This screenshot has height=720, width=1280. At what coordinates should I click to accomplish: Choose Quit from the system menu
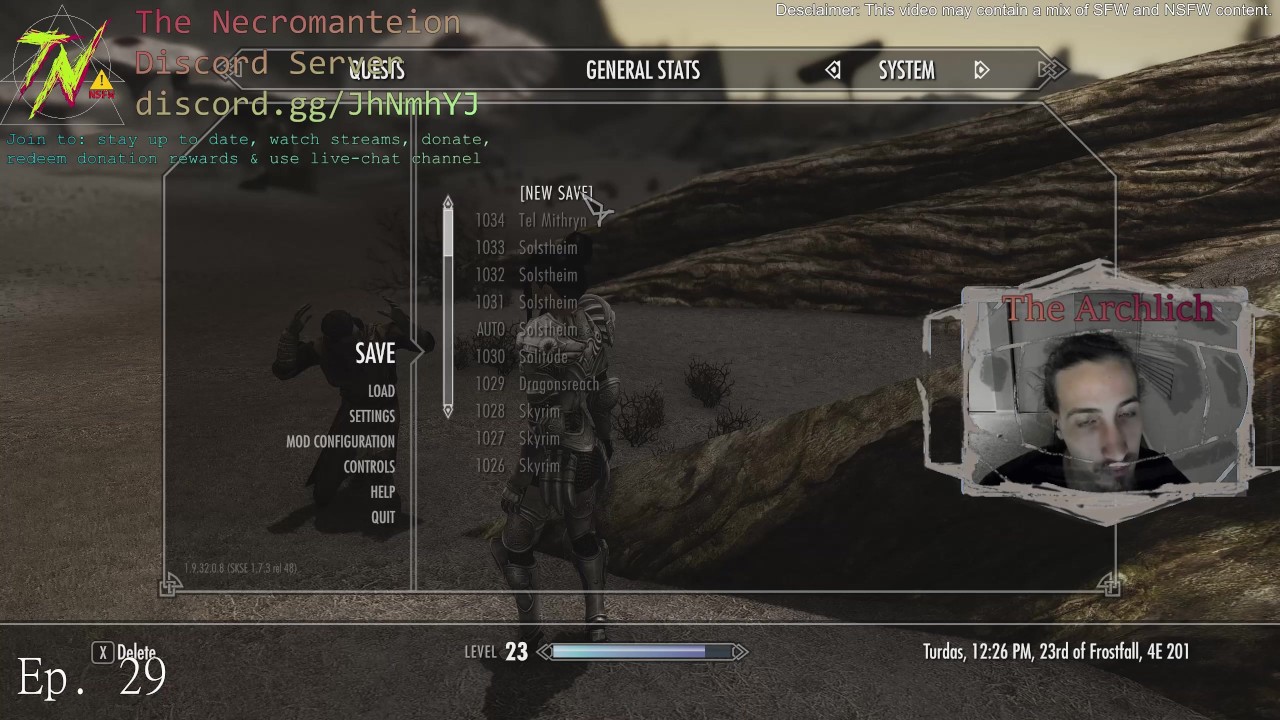click(383, 517)
